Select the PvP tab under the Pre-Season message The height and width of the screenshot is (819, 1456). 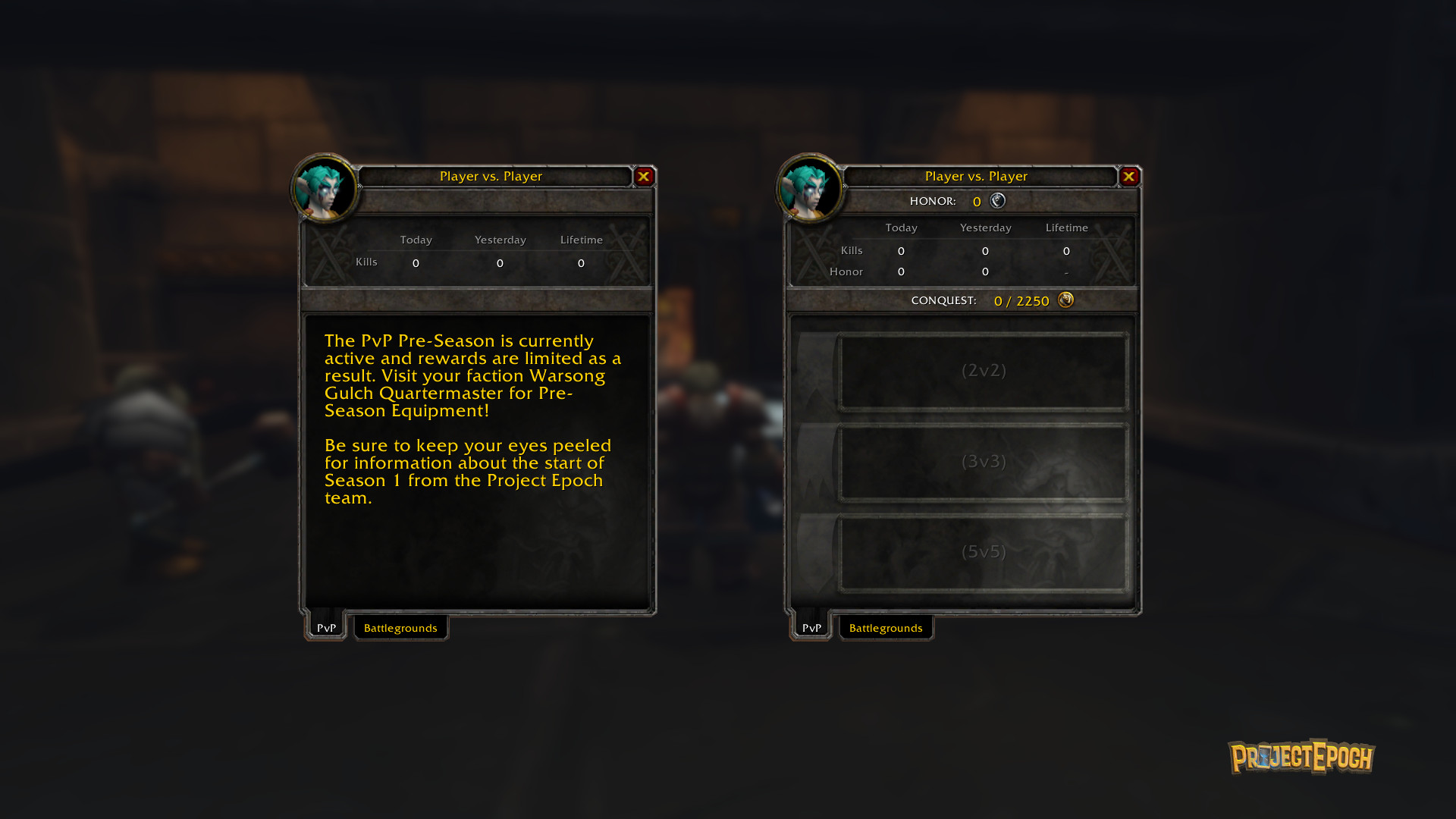(x=327, y=628)
